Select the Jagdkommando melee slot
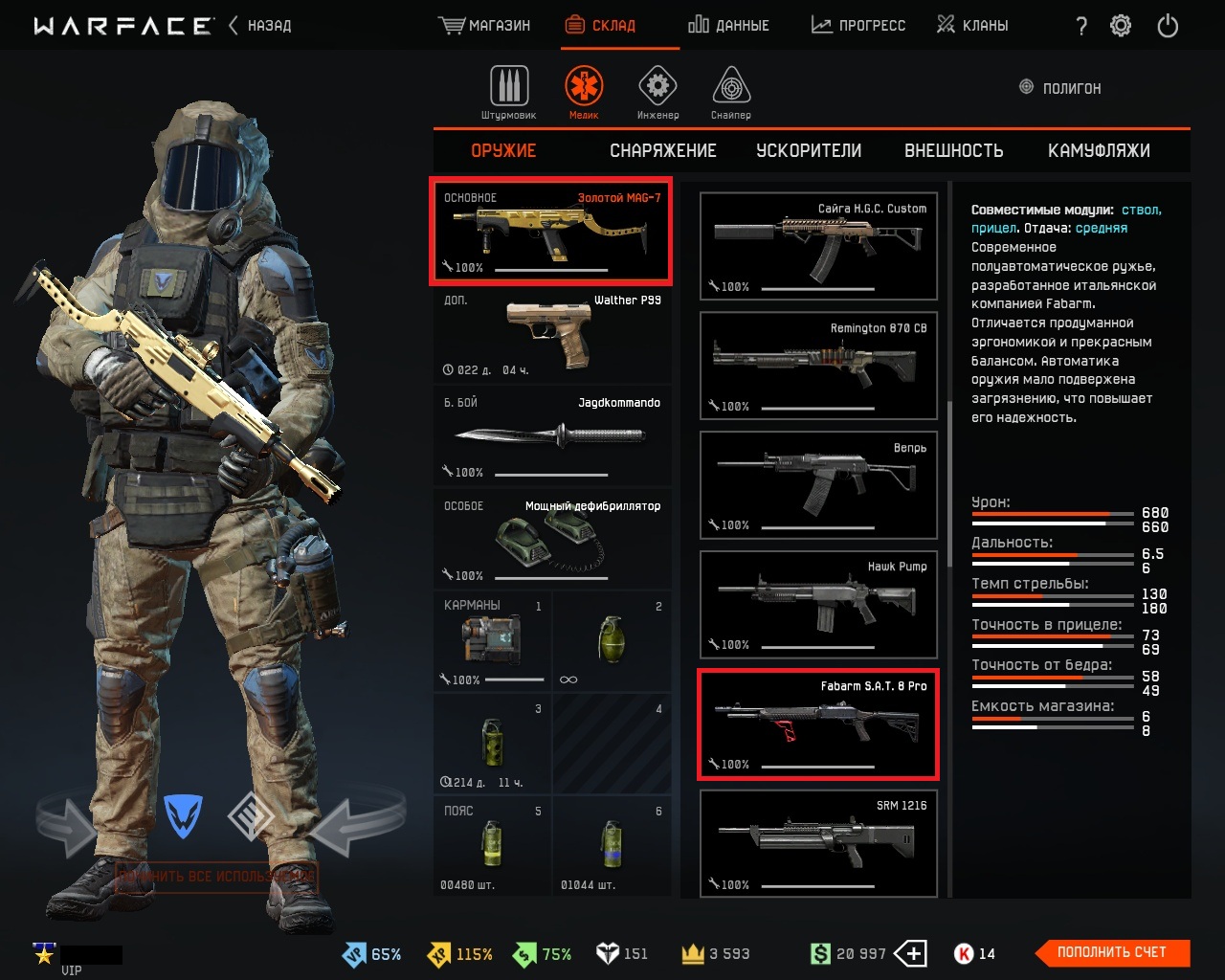Image resolution: width=1225 pixels, height=980 pixels. [x=552, y=437]
